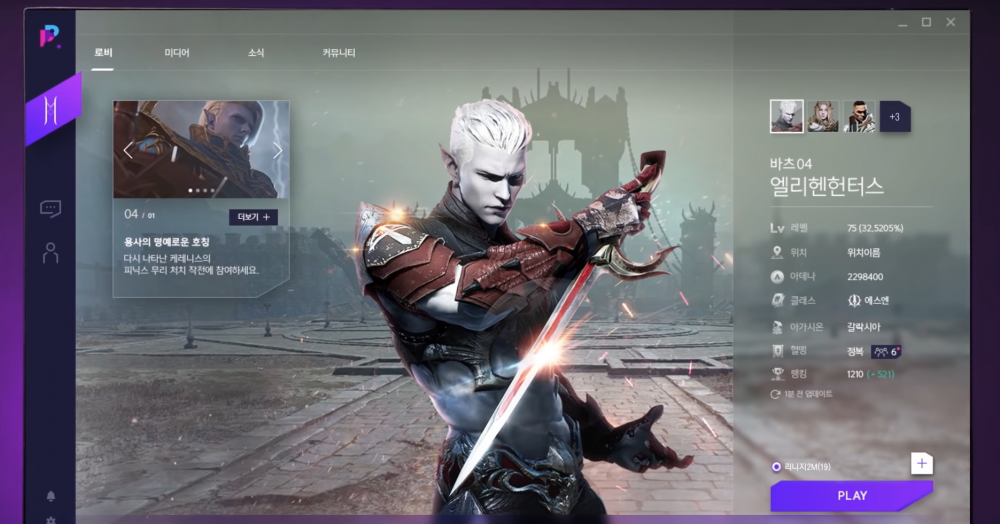1000x524 pixels.
Task: Click the plus button above PLAY
Action: click(921, 463)
